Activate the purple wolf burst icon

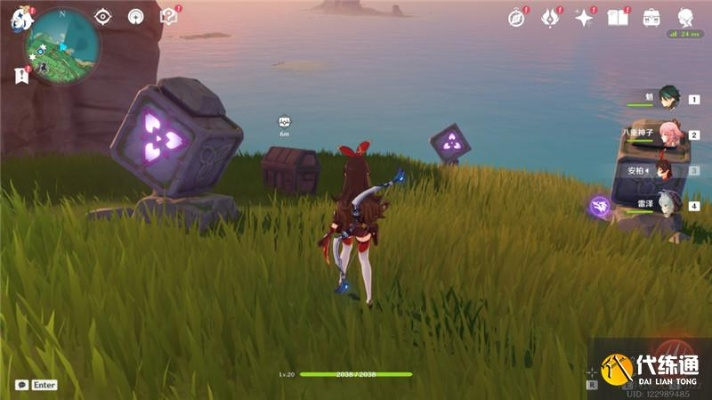(x=600, y=206)
